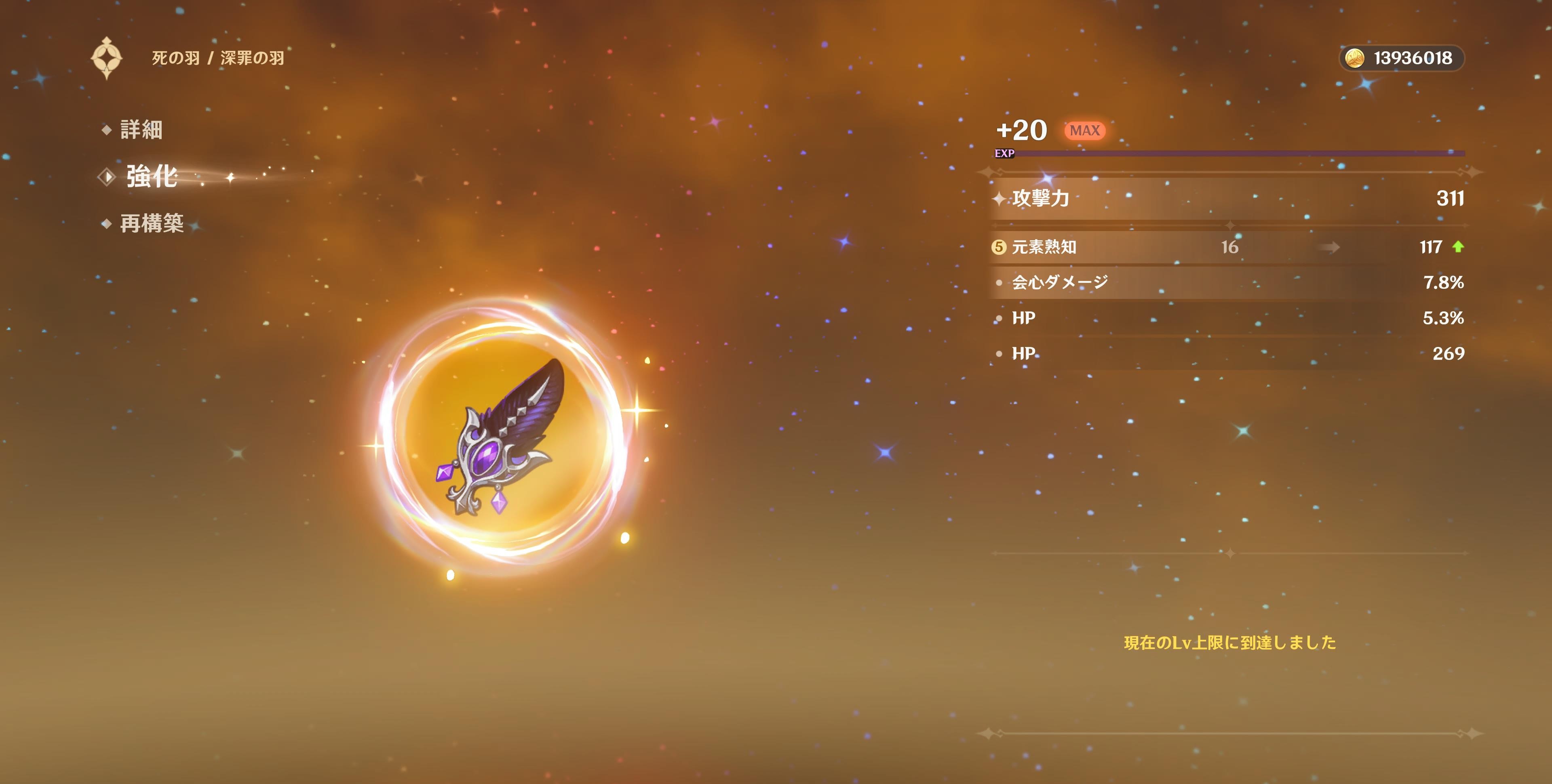The height and width of the screenshot is (784, 1552).
Task: Open the 詳細 details tab
Action: click(140, 130)
